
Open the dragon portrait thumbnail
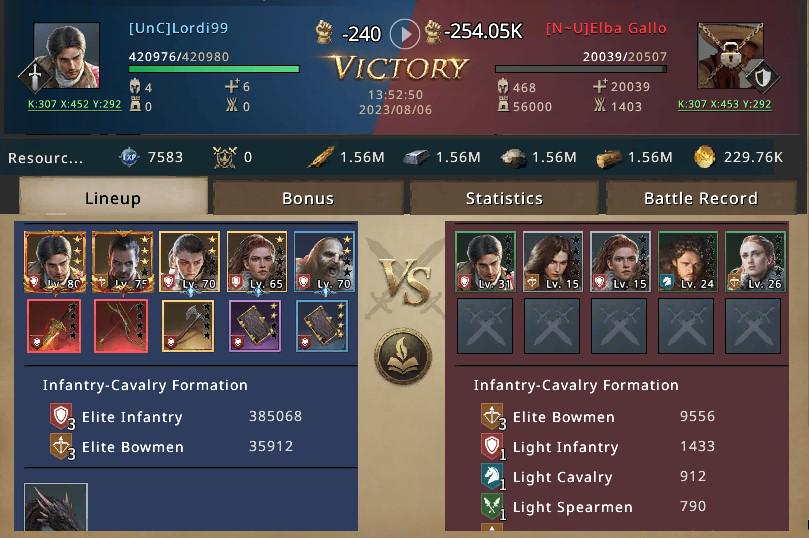pyautogui.click(x=56, y=507)
